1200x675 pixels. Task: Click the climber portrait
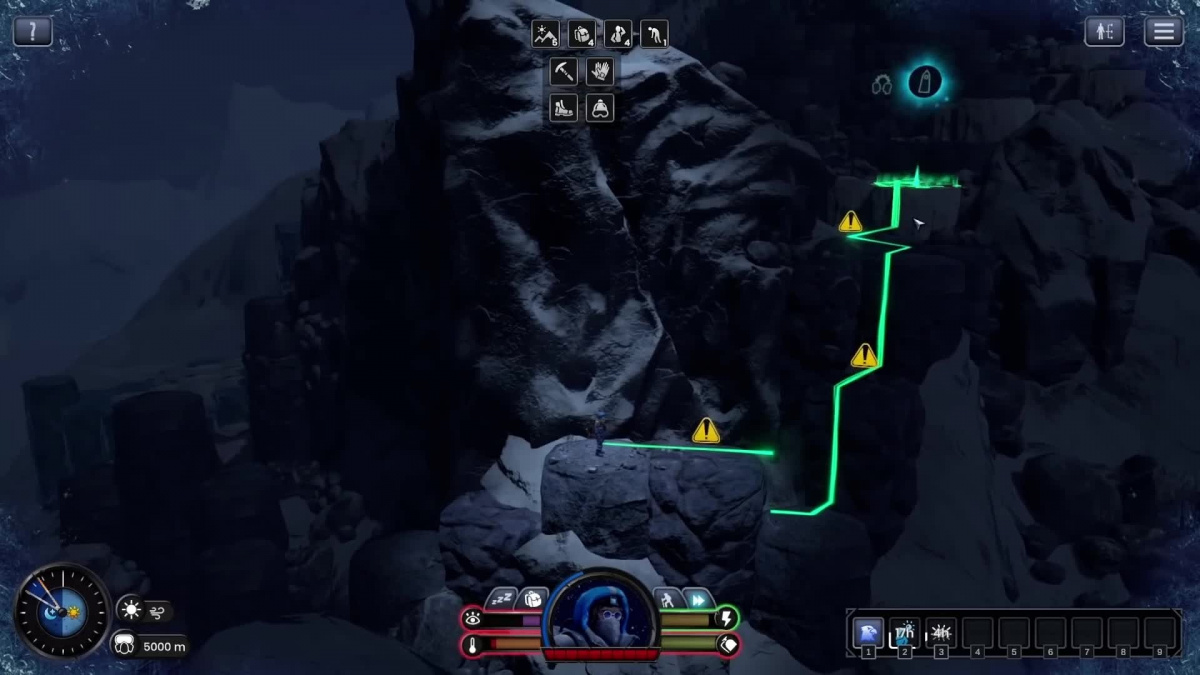(600, 612)
